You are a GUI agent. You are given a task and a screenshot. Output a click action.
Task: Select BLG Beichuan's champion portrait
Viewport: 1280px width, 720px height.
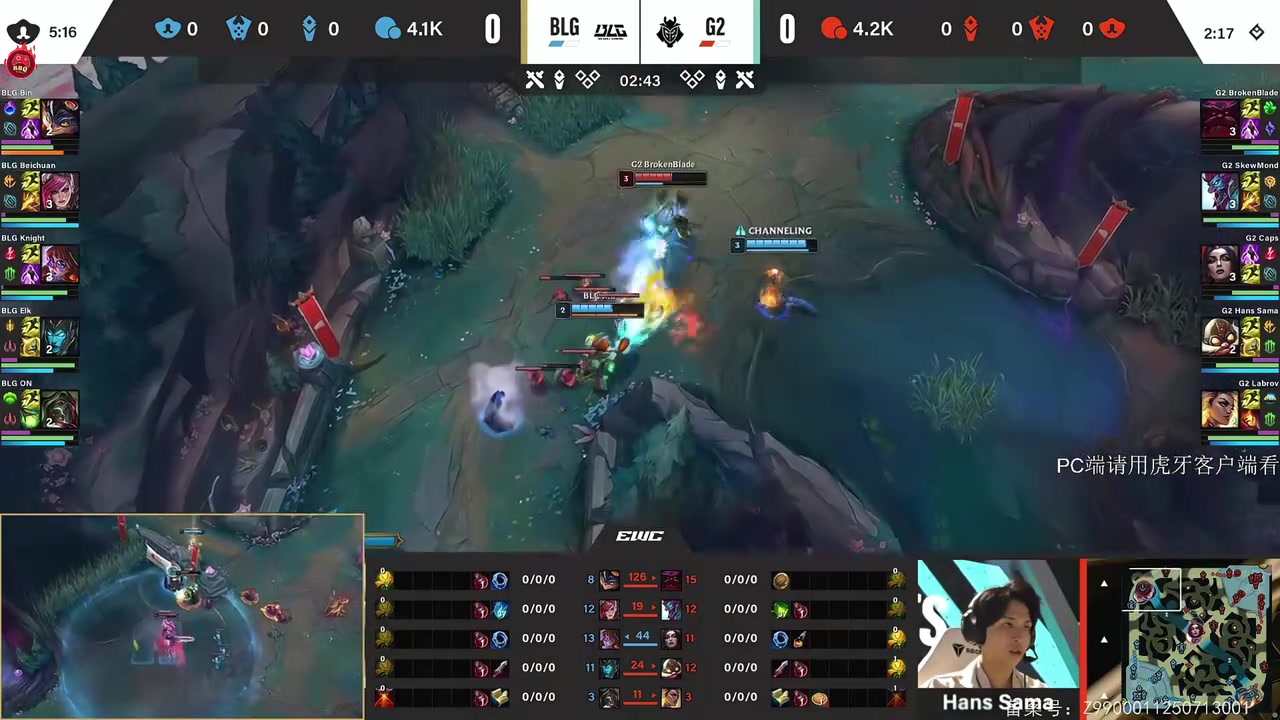coord(60,191)
